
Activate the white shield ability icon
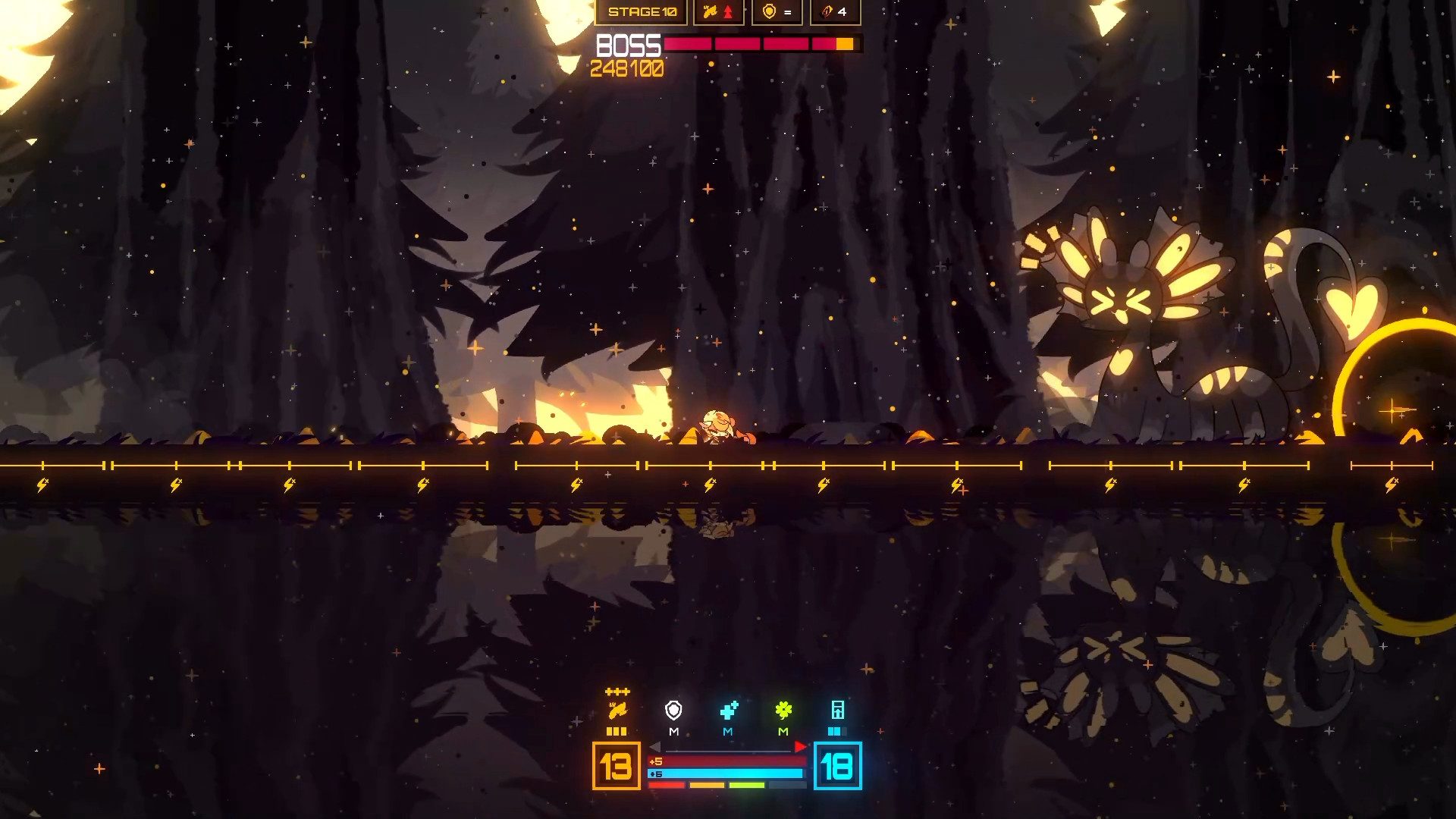pos(673,711)
